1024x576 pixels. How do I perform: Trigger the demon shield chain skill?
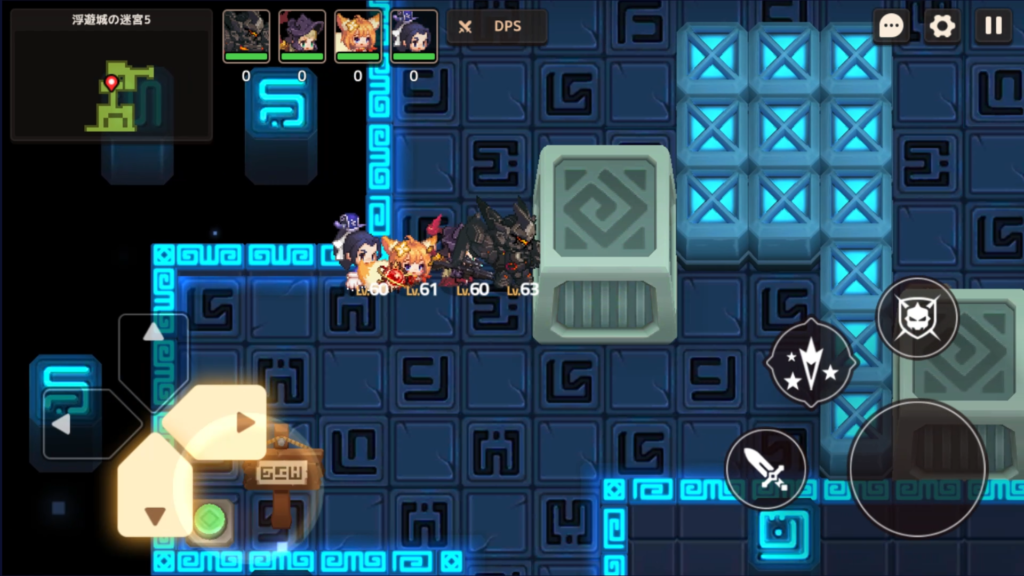[x=917, y=319]
